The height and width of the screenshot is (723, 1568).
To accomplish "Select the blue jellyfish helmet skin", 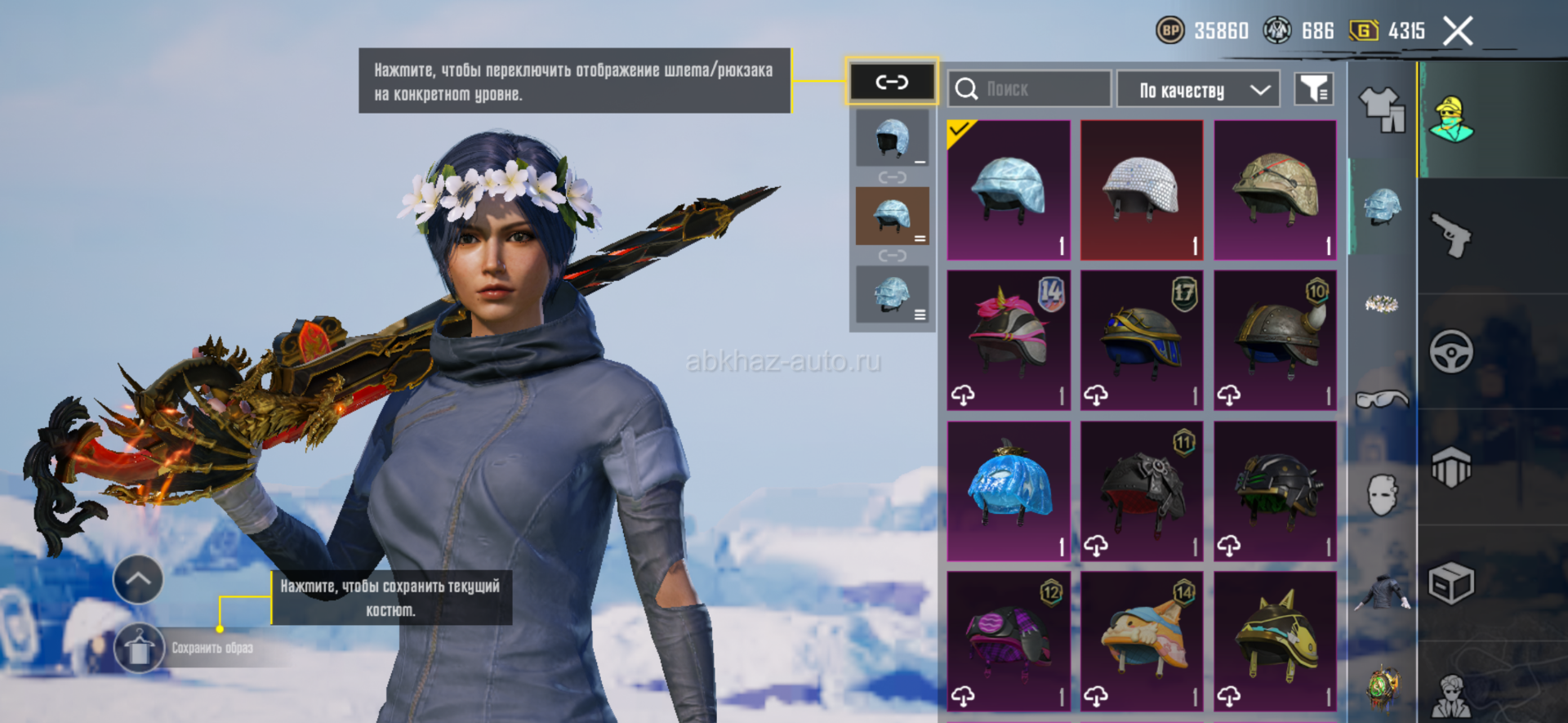I will coord(1009,491).
